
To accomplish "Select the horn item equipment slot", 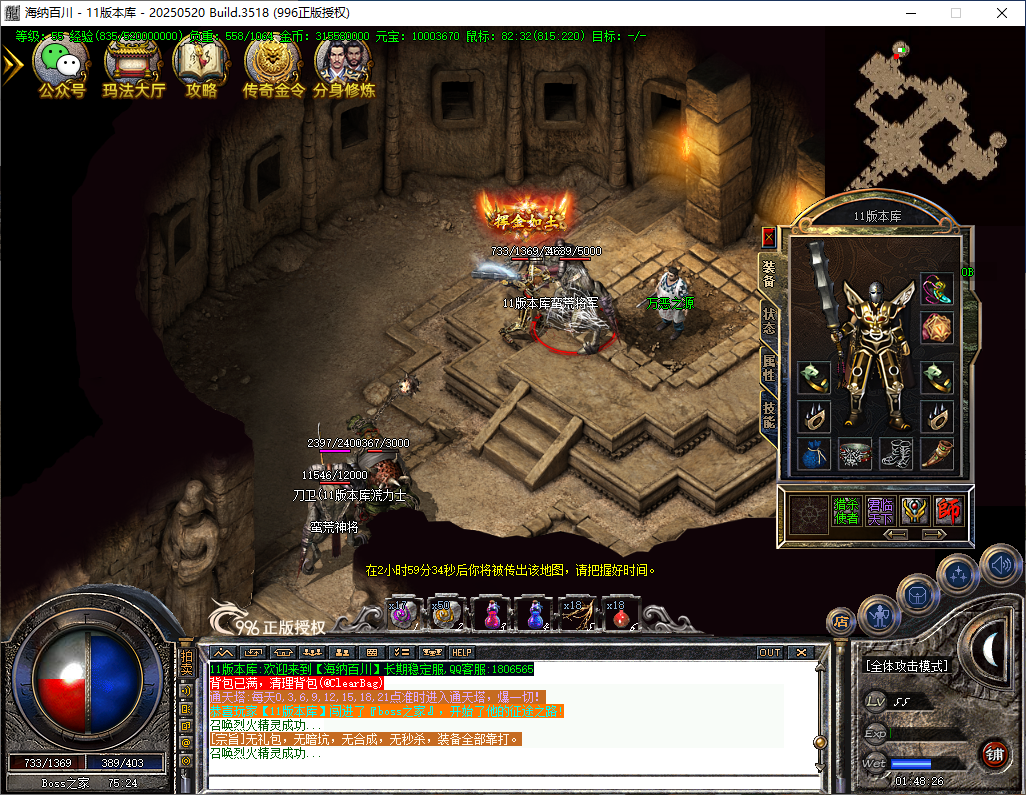I will [937, 455].
